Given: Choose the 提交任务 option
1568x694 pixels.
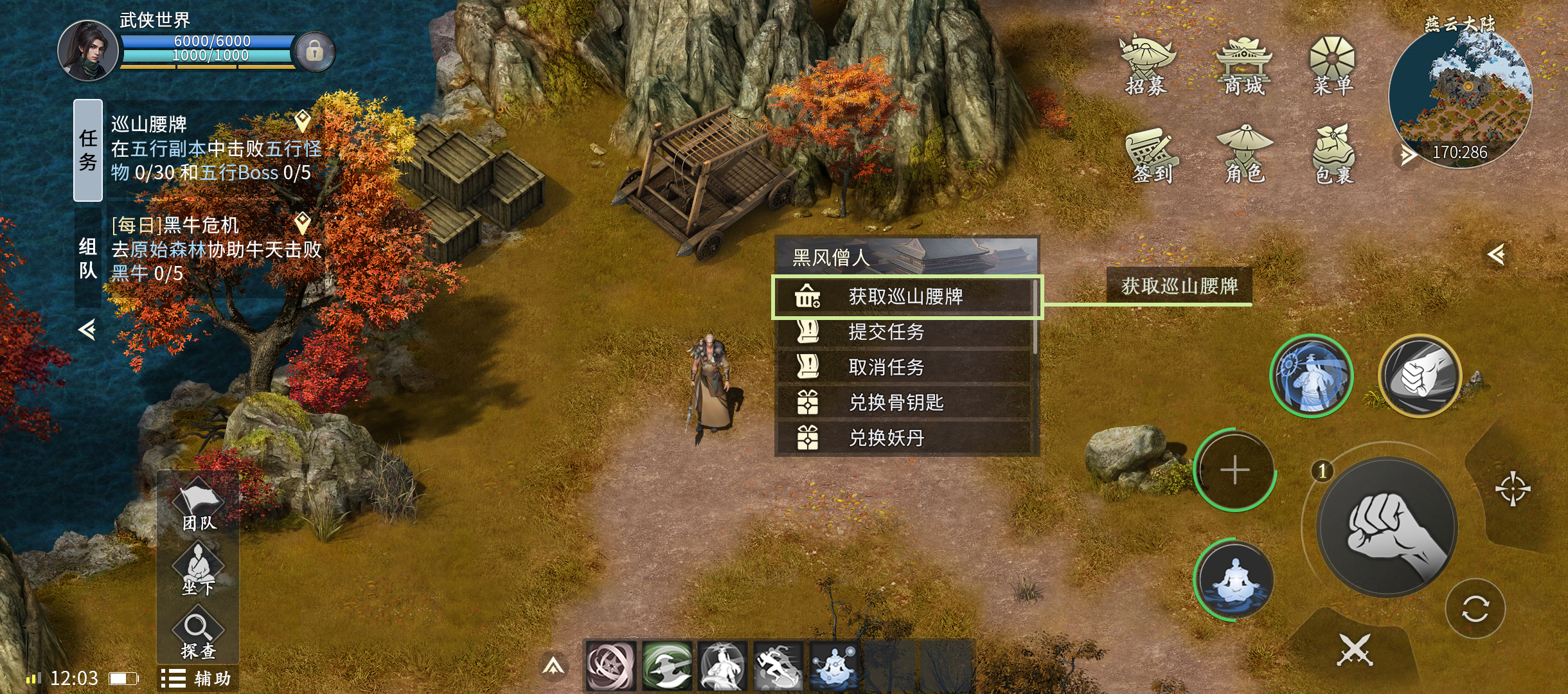Looking at the screenshot, I should pyautogui.click(x=905, y=332).
